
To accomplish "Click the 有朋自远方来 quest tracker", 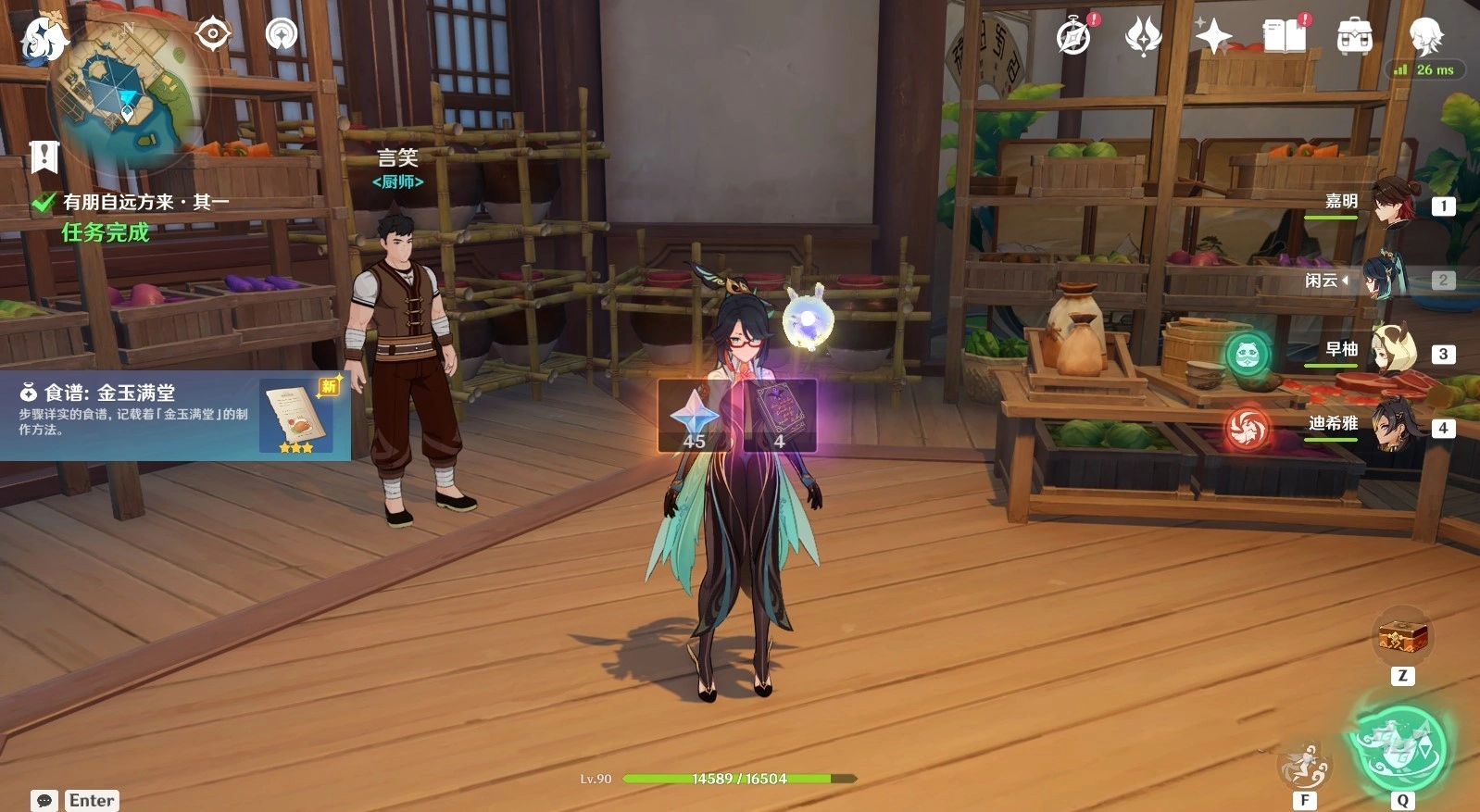I will coord(144,203).
